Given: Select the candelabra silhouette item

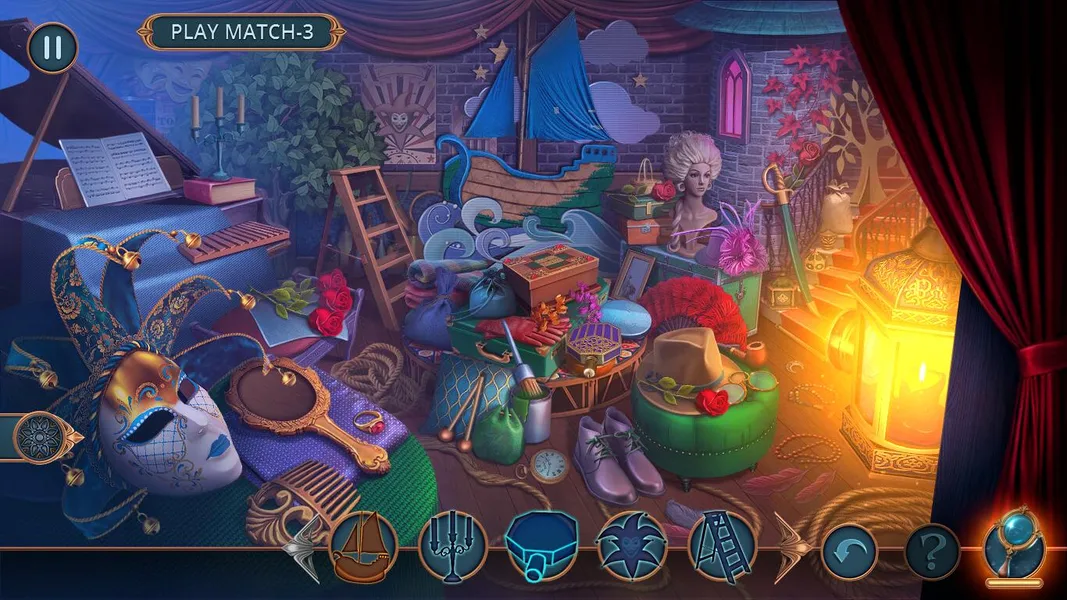Looking at the screenshot, I should 452,548.
